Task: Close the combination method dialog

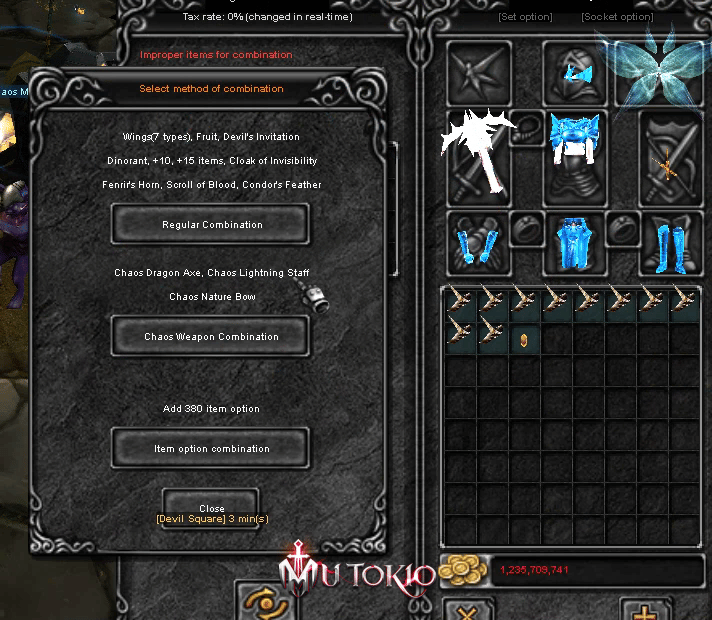Action: 211,508
